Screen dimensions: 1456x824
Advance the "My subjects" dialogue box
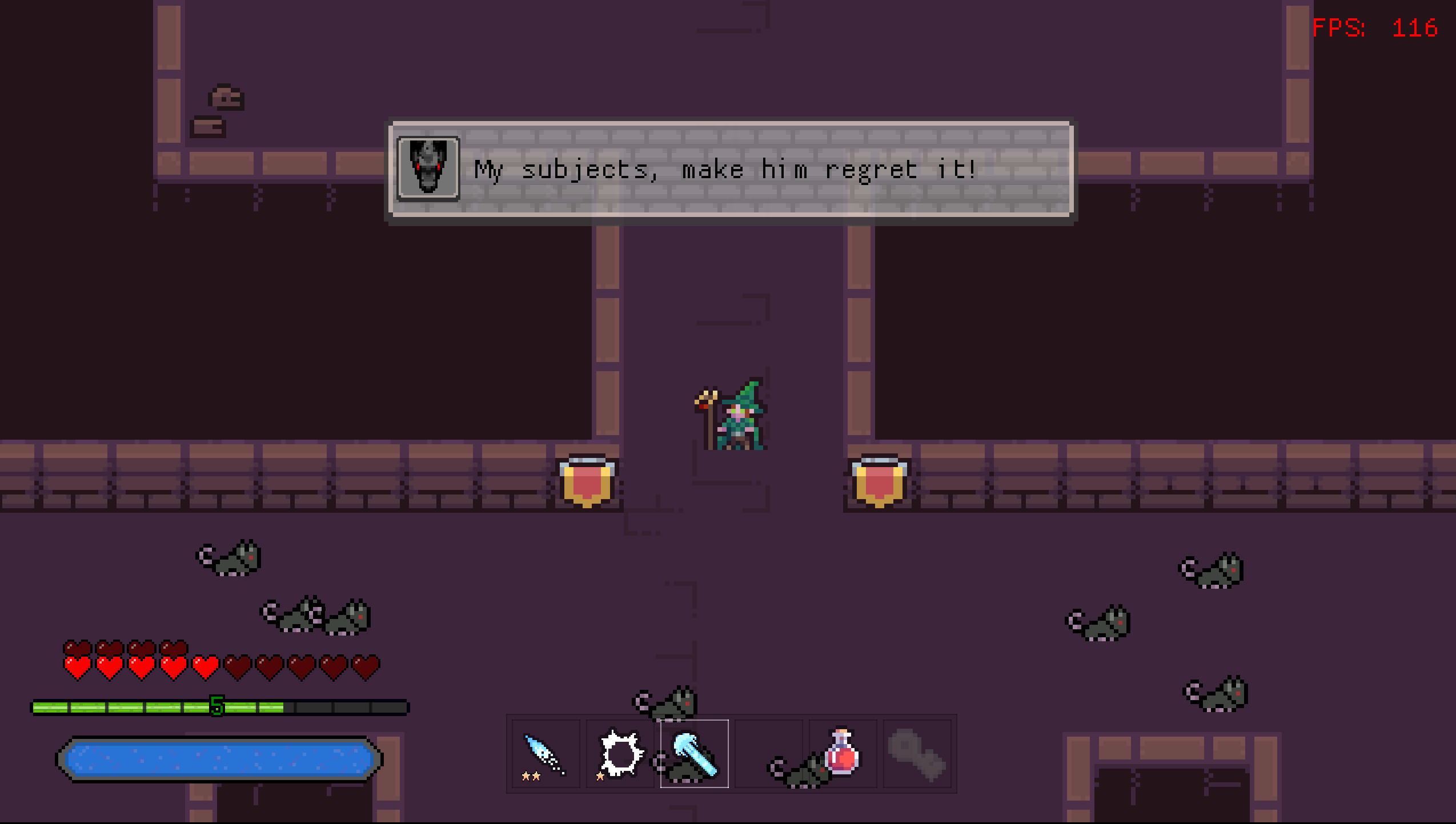731,170
